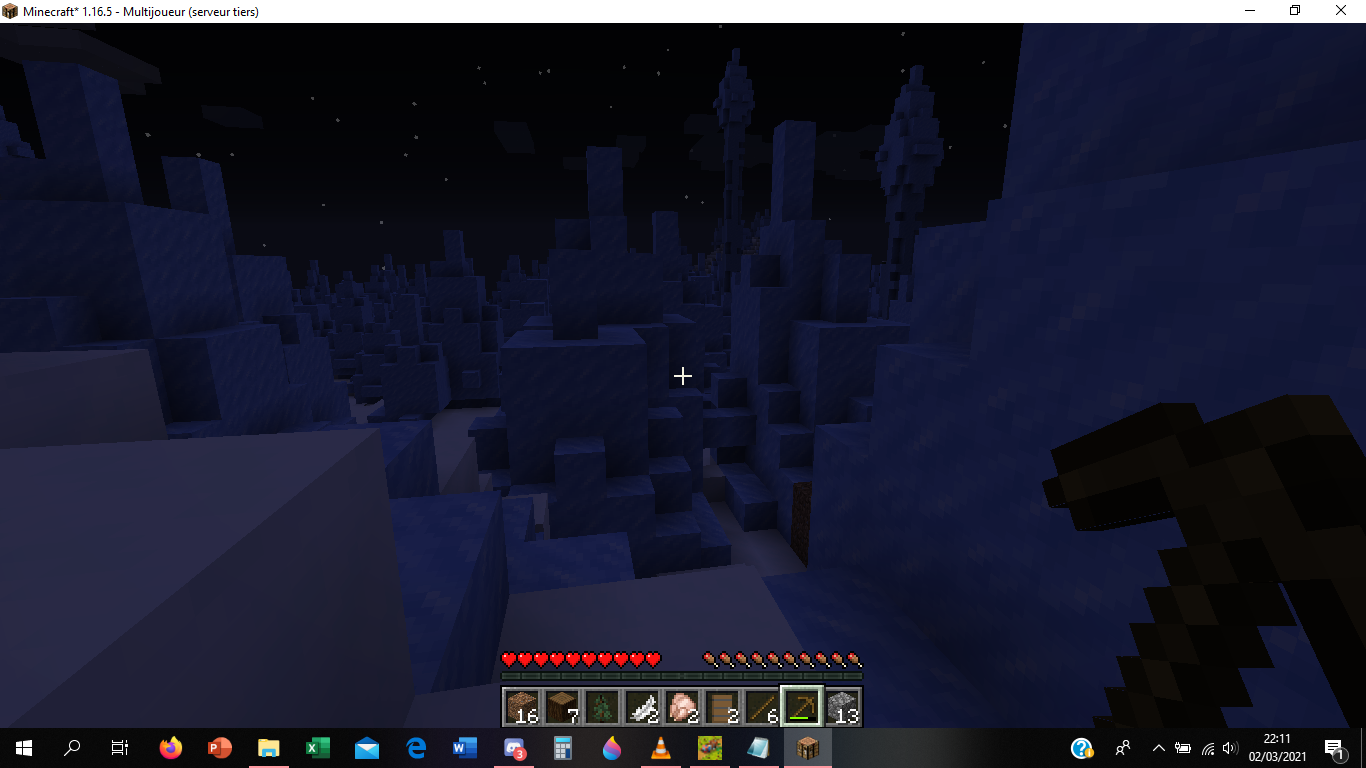Select the spruce door slot
Viewport: 1366px width, 768px height.
coord(721,706)
